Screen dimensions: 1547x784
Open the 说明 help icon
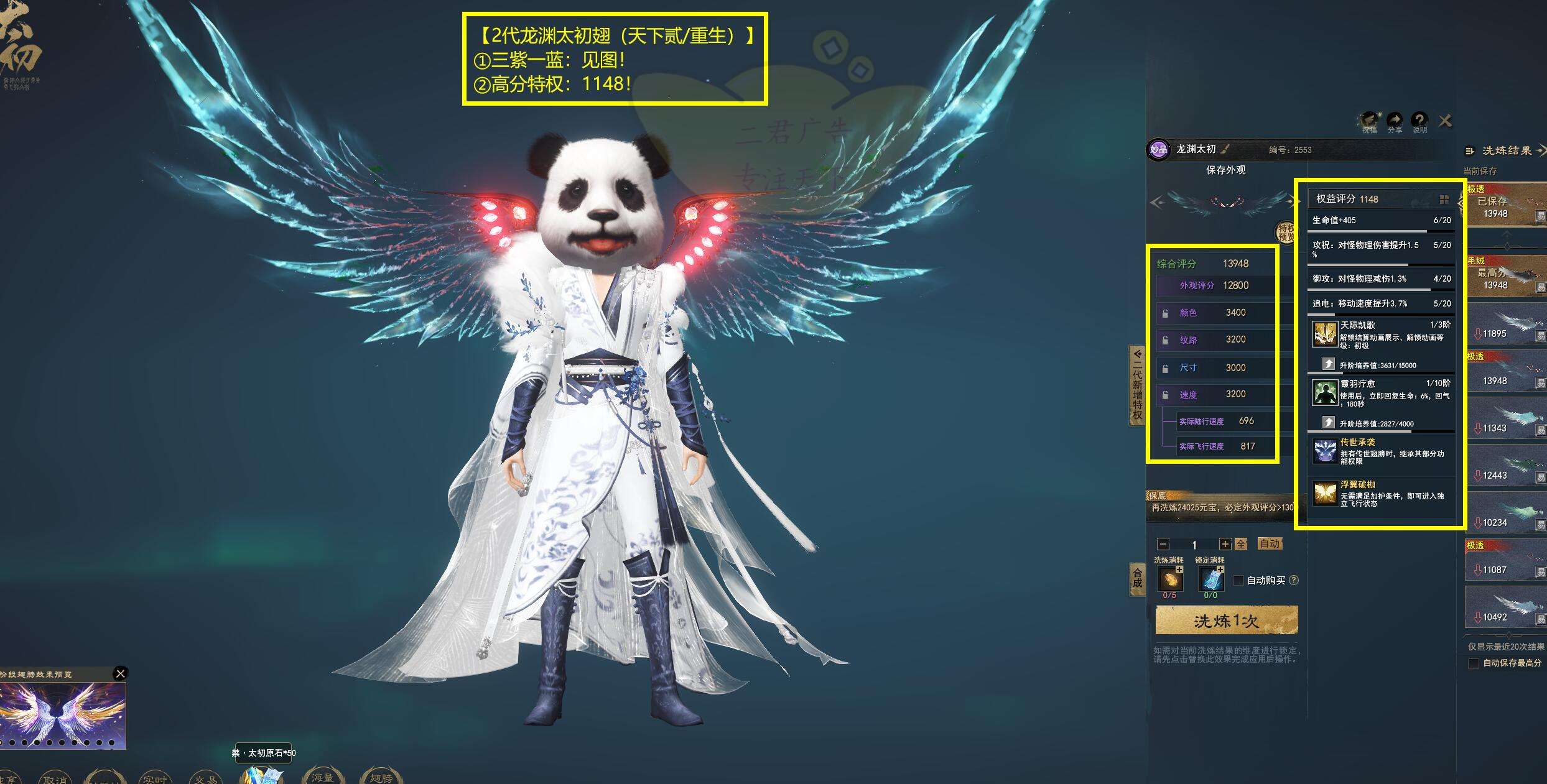[1419, 121]
